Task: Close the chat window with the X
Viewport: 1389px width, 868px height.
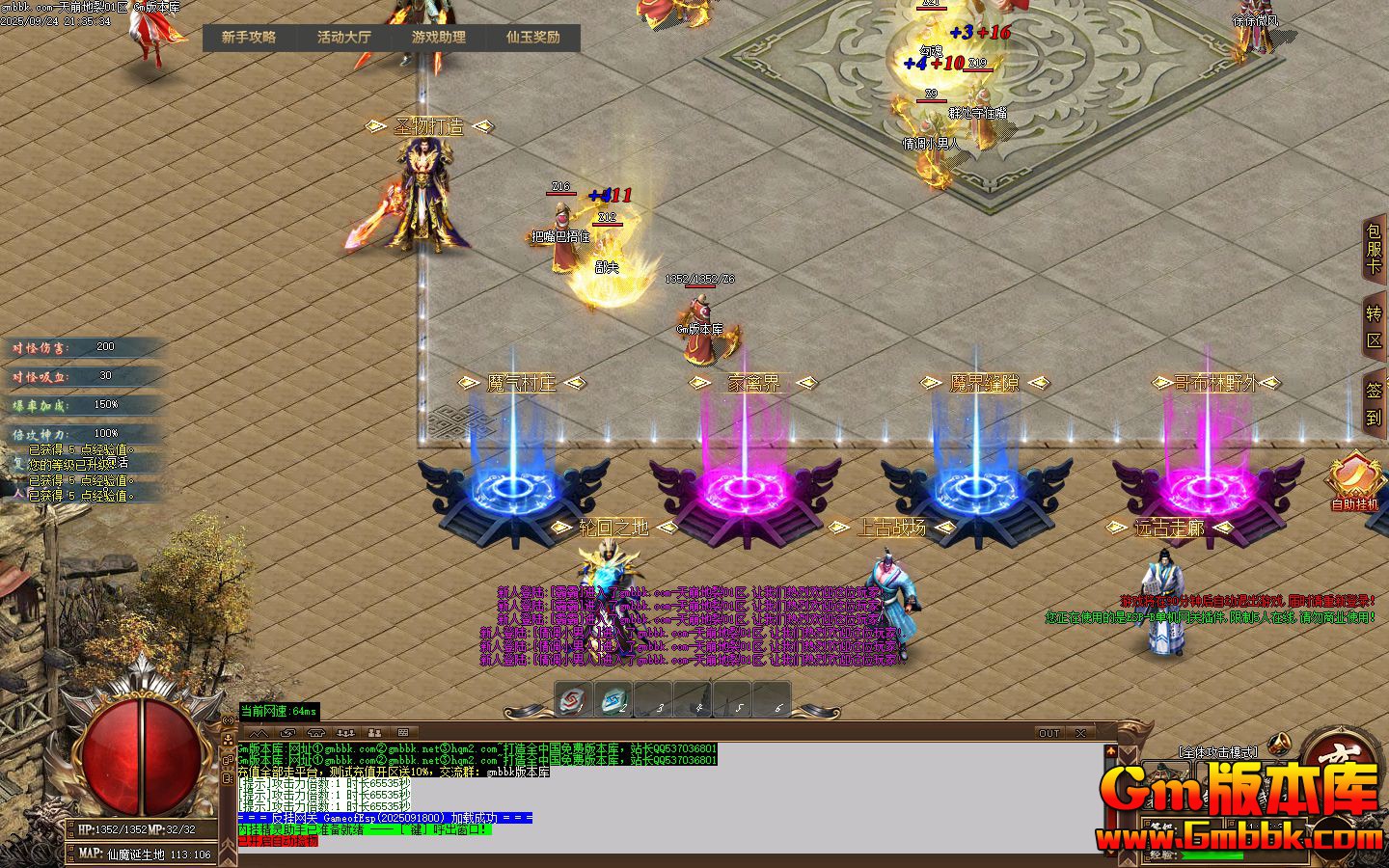Action: point(1079,733)
